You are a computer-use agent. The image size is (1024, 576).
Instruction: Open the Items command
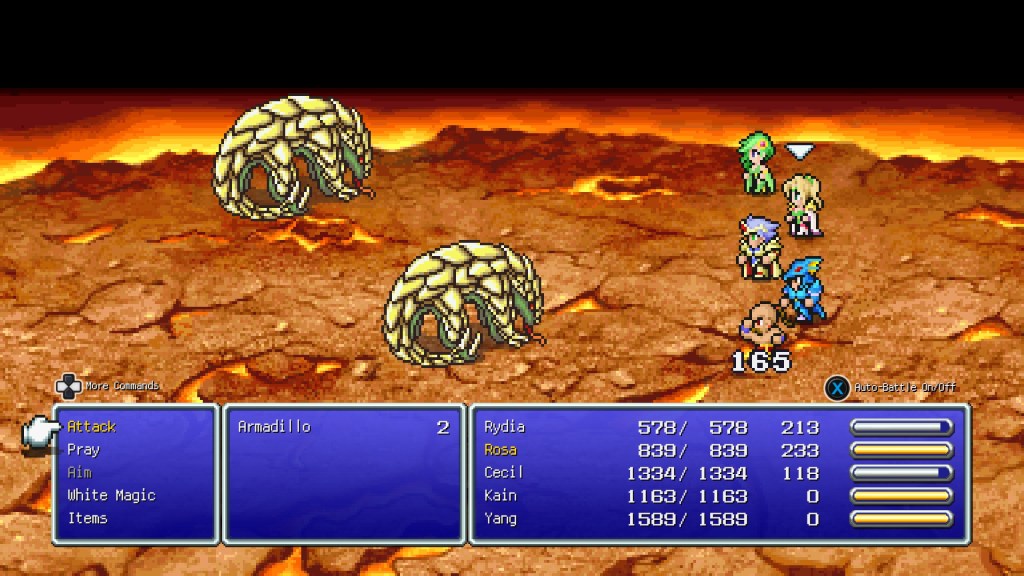pyautogui.click(x=87, y=518)
